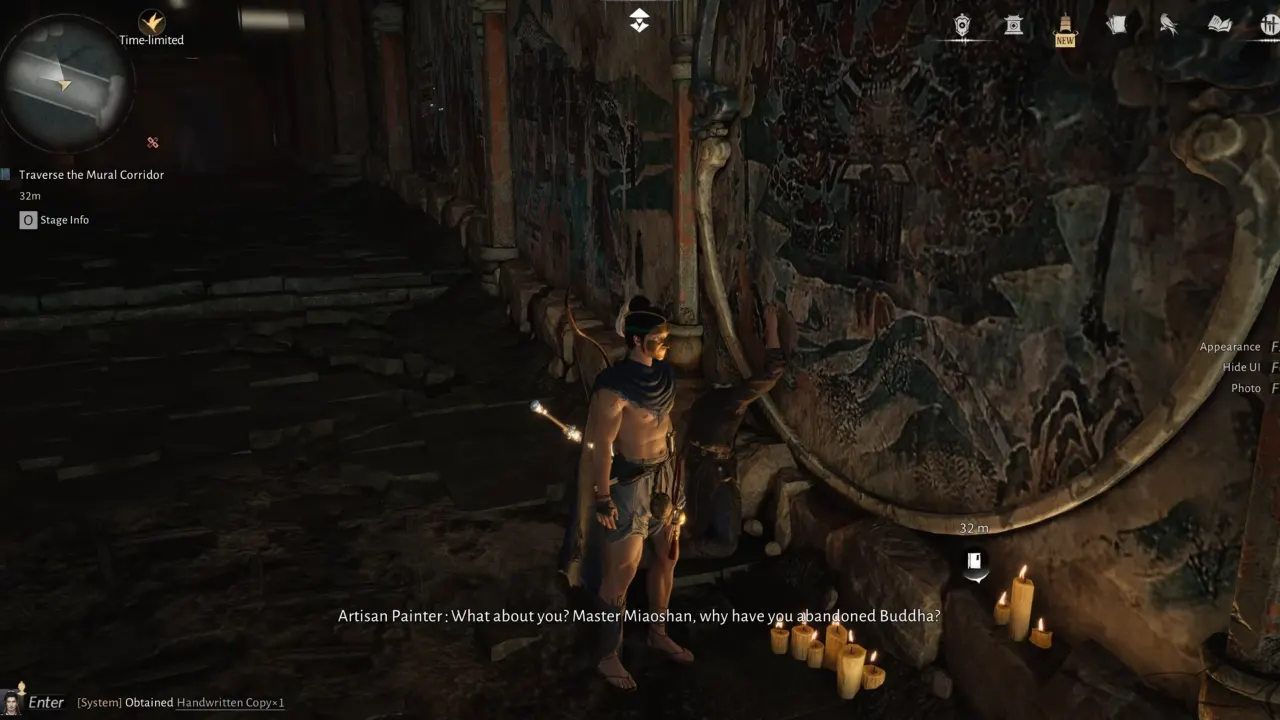Open the open-book journal icon
This screenshot has height=720, width=1280.
click(x=1219, y=24)
